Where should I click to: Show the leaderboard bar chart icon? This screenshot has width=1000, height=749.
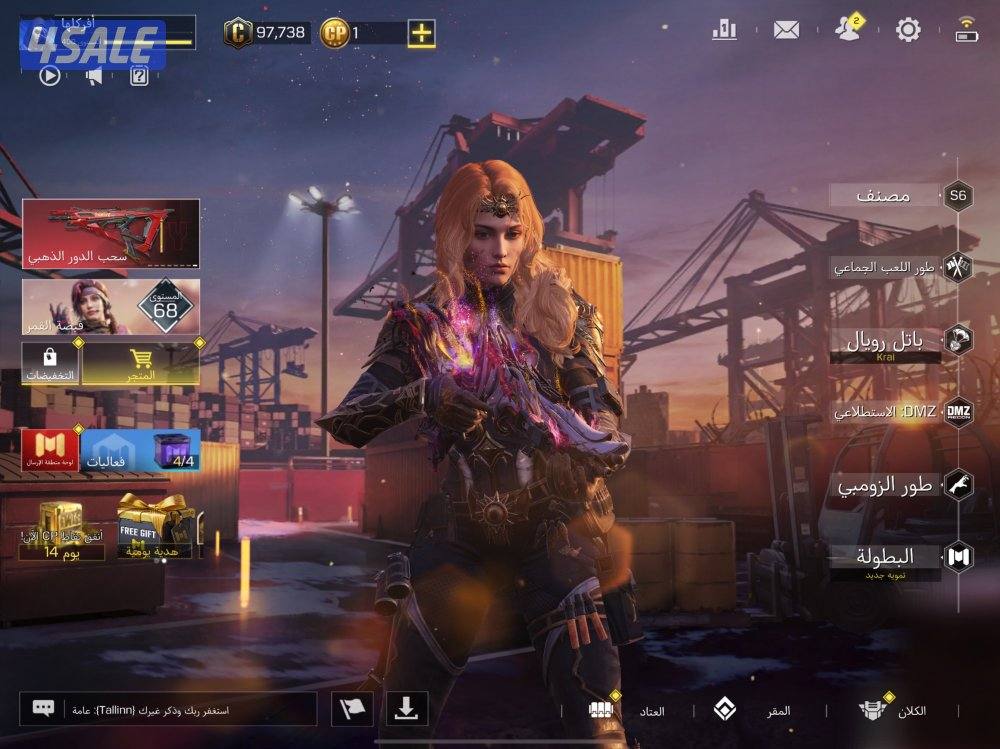click(724, 30)
